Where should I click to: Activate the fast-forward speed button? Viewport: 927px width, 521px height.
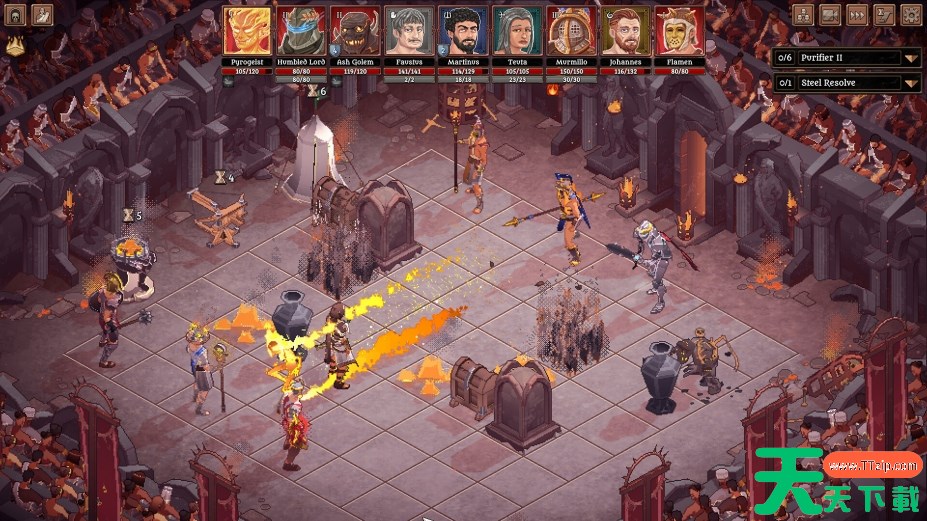857,14
